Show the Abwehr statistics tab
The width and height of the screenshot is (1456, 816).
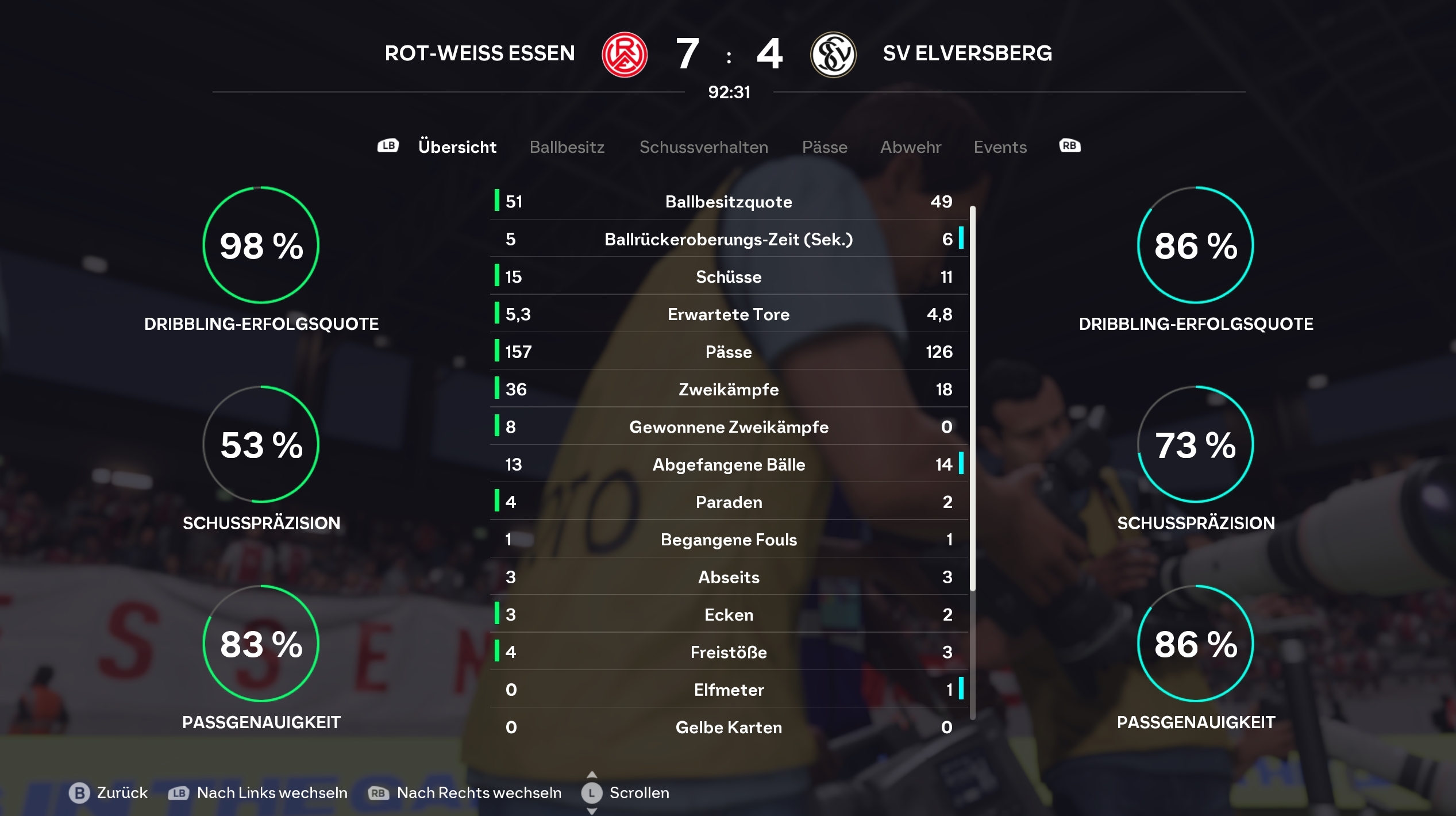(x=911, y=147)
